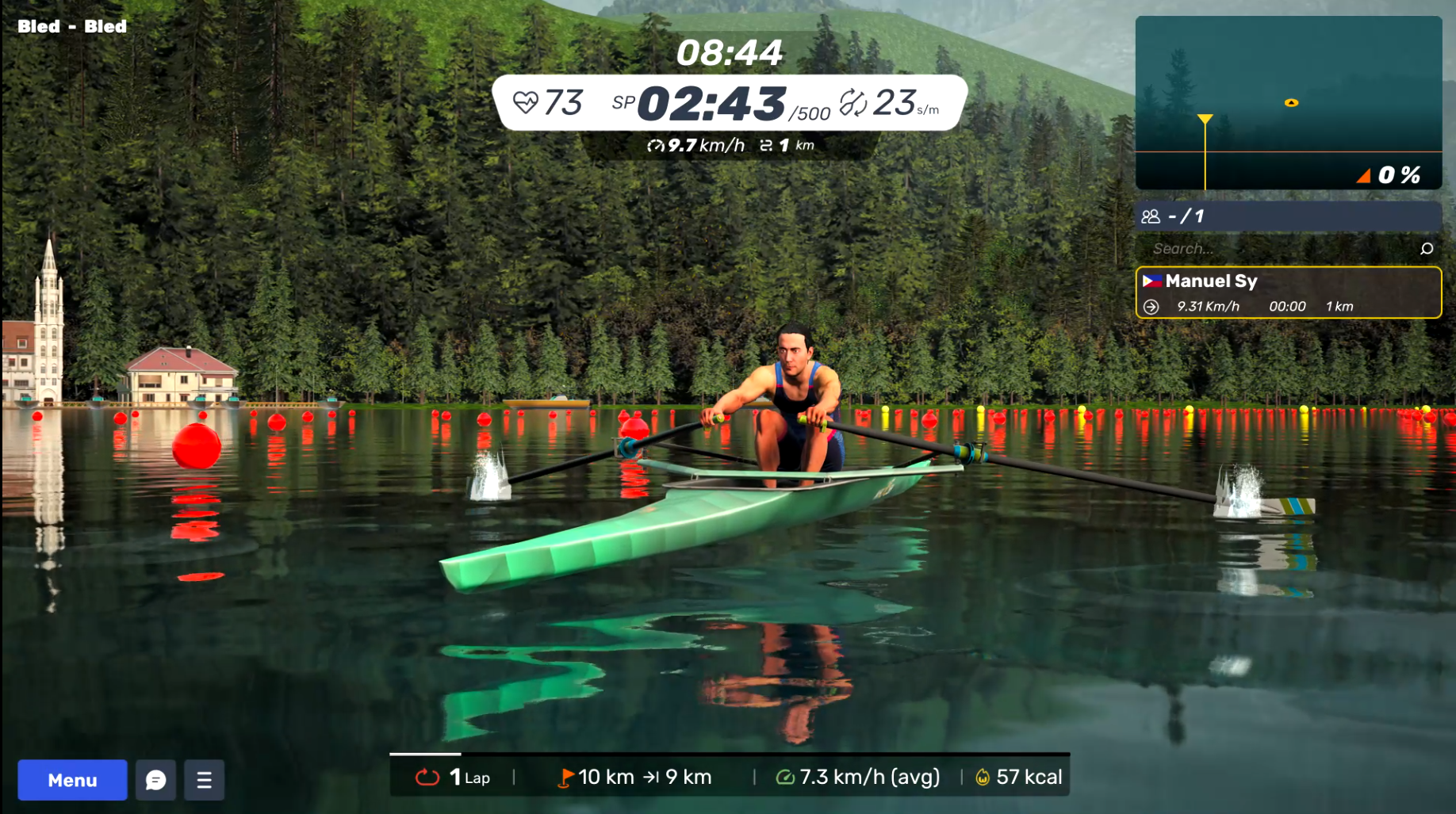1456x814 pixels.
Task: Click the SP 02:43 split display
Action: click(712, 103)
